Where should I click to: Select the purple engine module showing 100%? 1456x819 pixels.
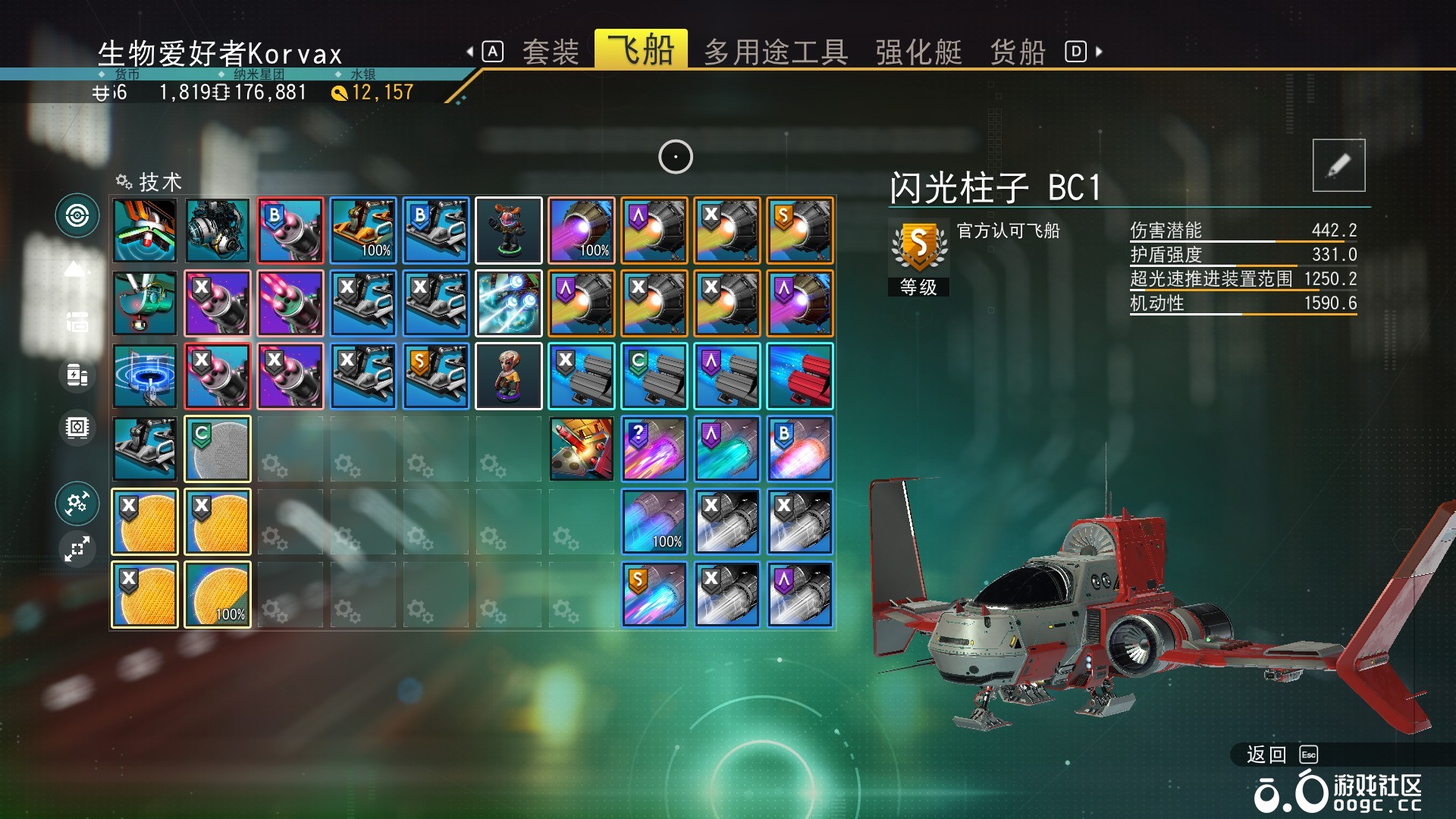tap(581, 231)
